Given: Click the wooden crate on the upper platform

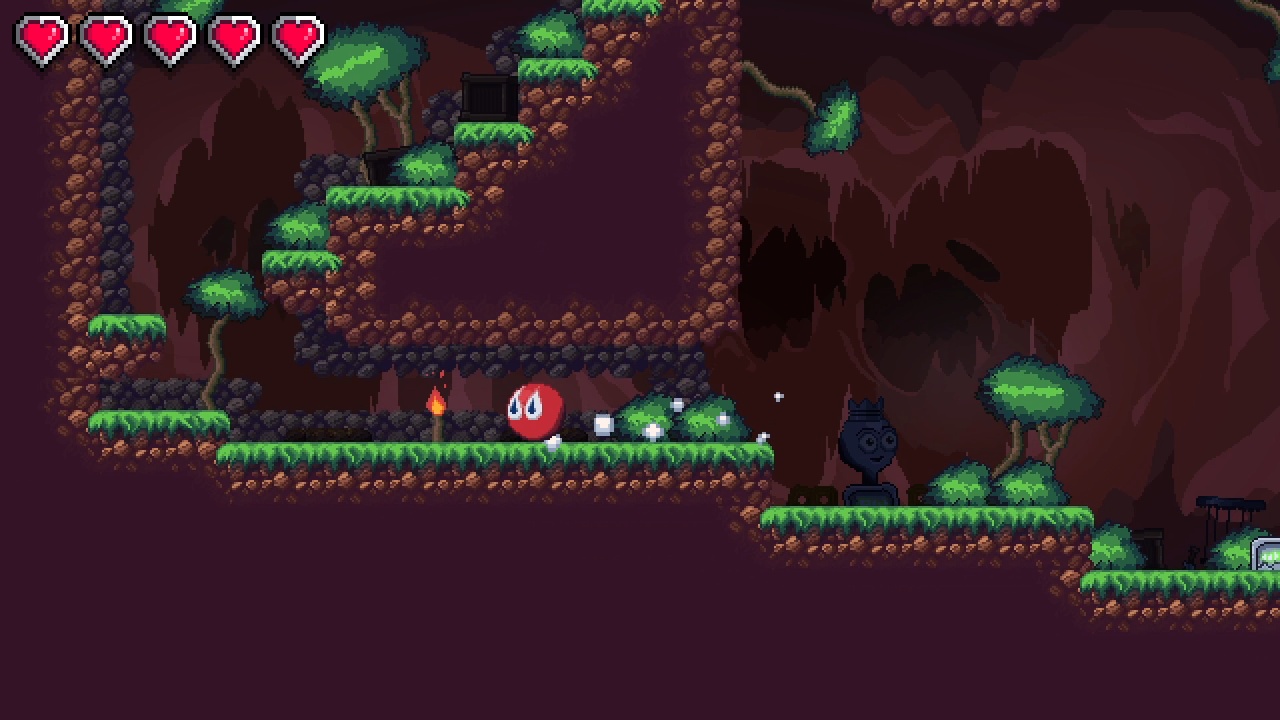Looking at the screenshot, I should coord(489,96).
